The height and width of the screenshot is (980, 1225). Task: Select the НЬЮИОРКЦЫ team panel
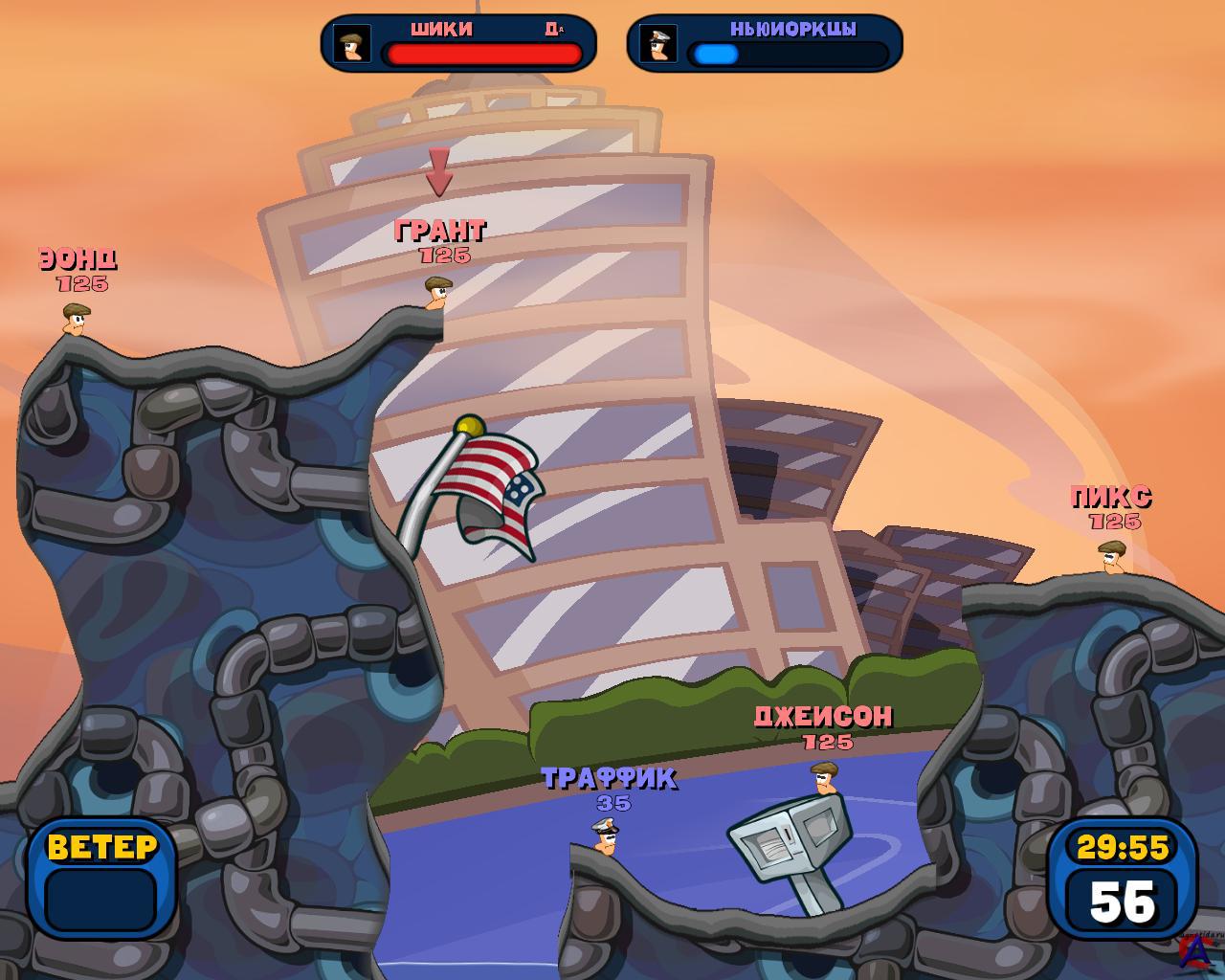point(765,43)
